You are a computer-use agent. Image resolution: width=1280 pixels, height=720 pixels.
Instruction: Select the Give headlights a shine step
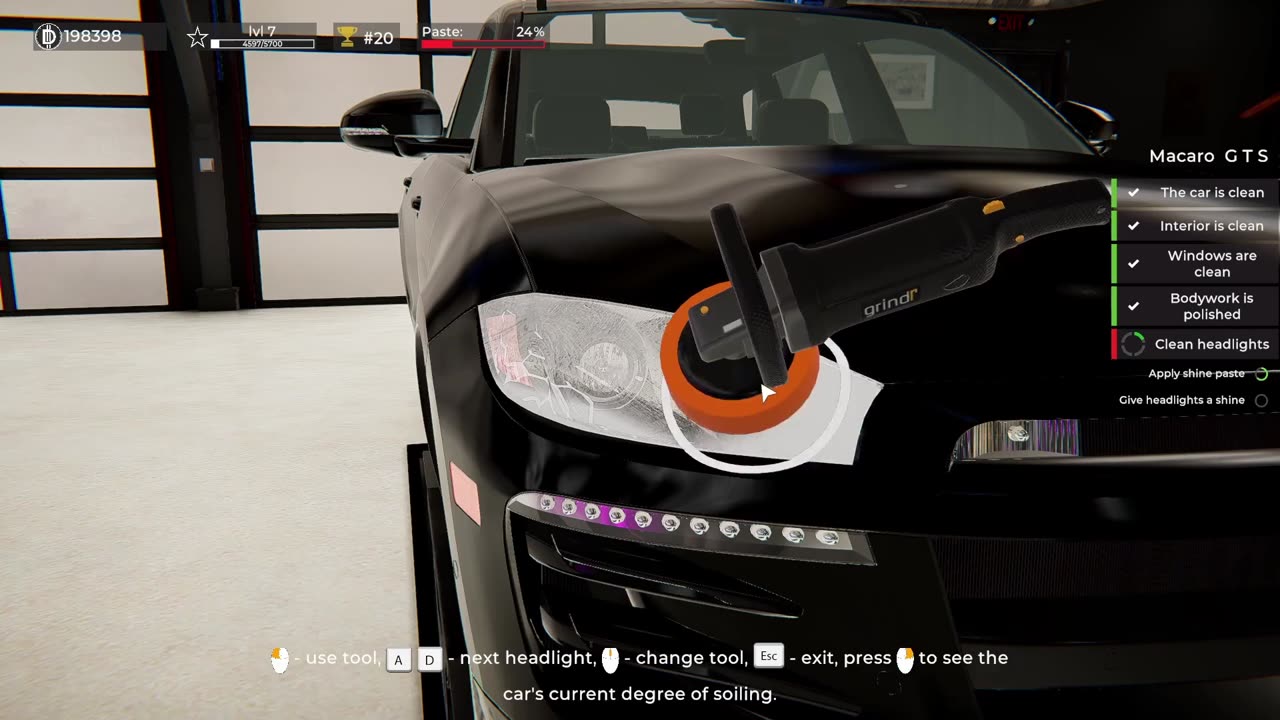[1182, 400]
